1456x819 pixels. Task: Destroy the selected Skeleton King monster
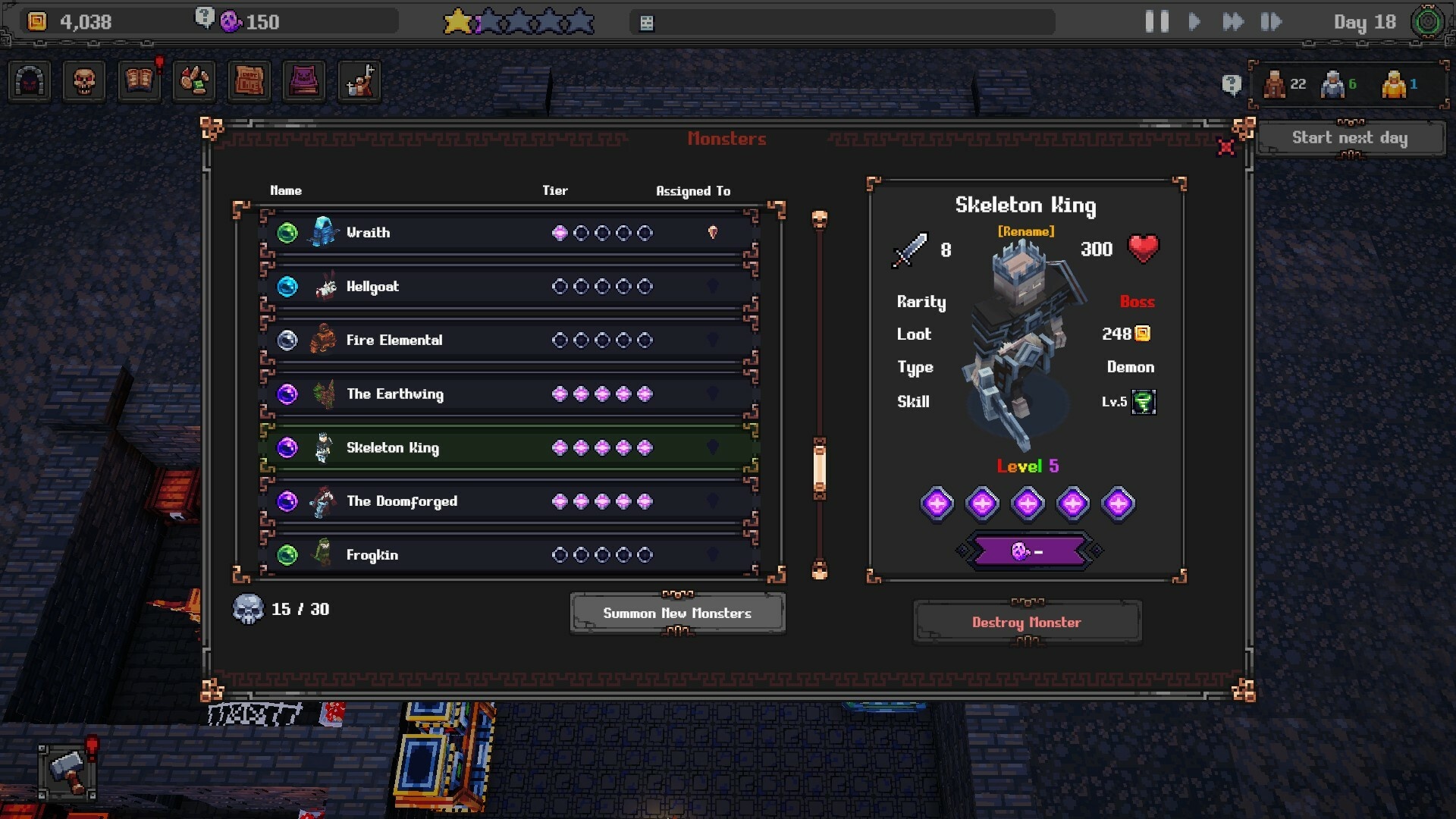[x=1027, y=622]
